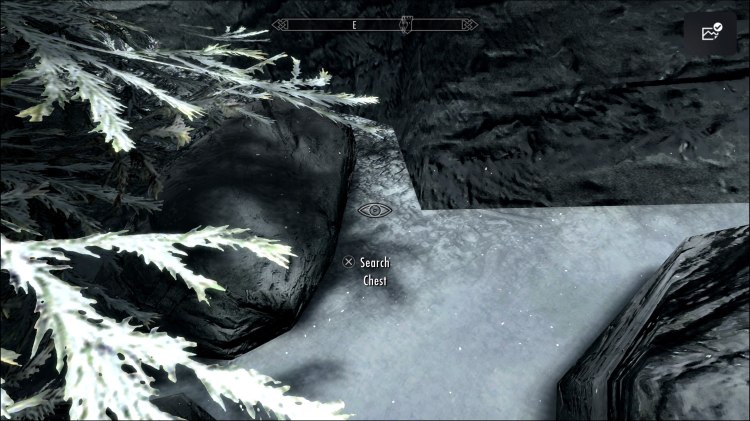The width and height of the screenshot is (750, 421).
Task: Click the compass bar showing East
Action: (x=375, y=24)
